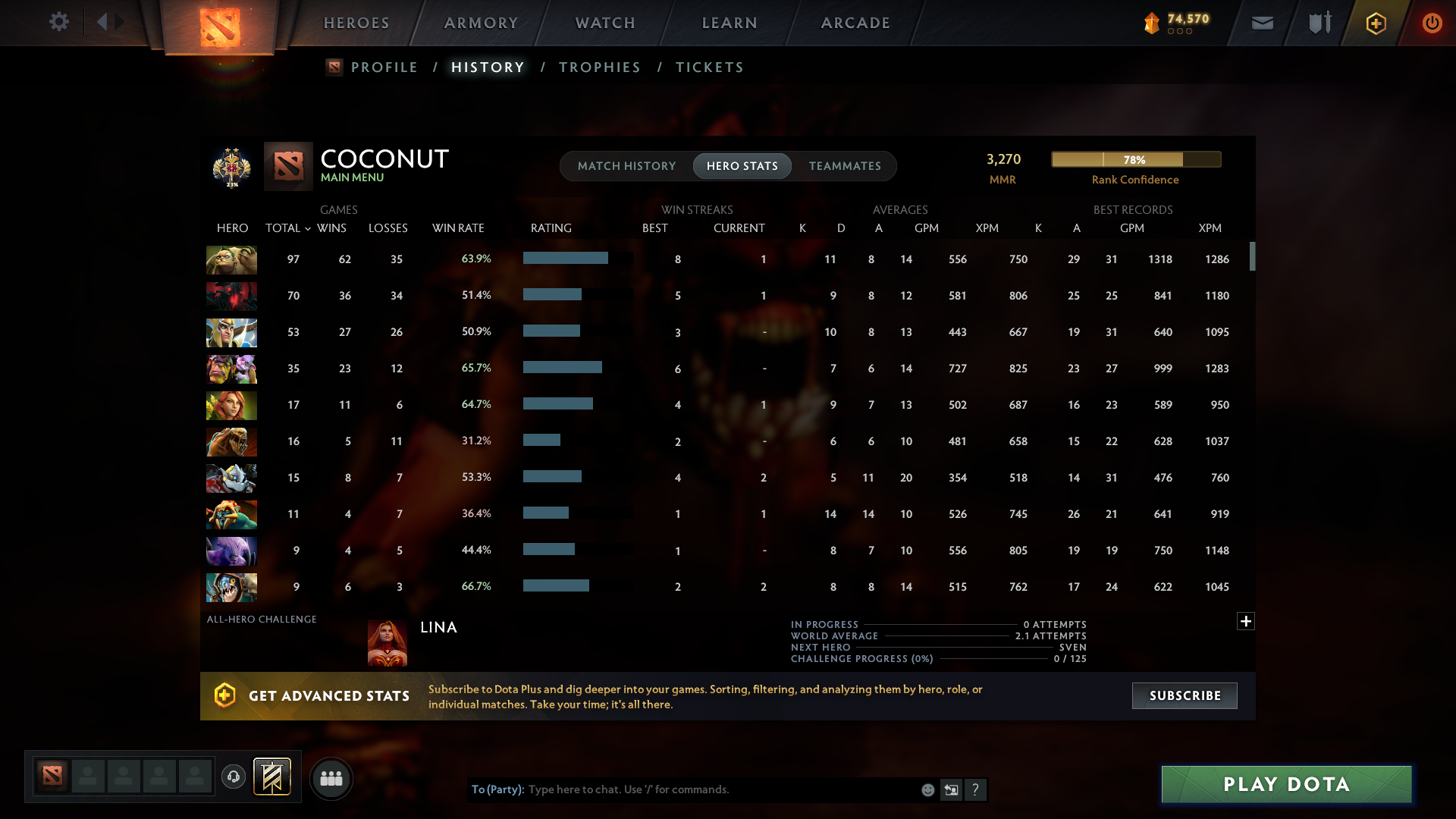1456x819 pixels.
Task: Click the chat help question mark icon
Action: (977, 789)
